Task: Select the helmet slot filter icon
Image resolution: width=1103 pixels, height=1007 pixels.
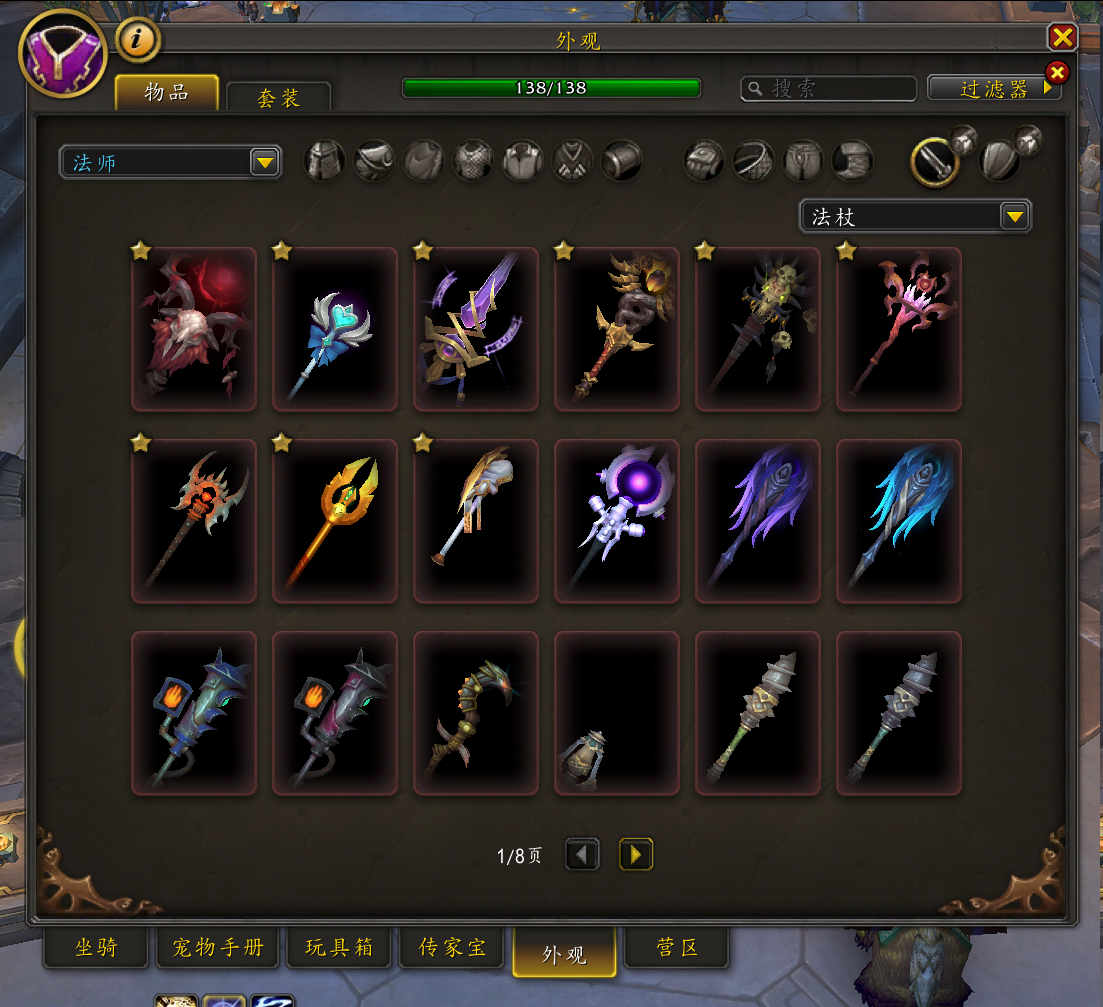Action: pos(325,160)
